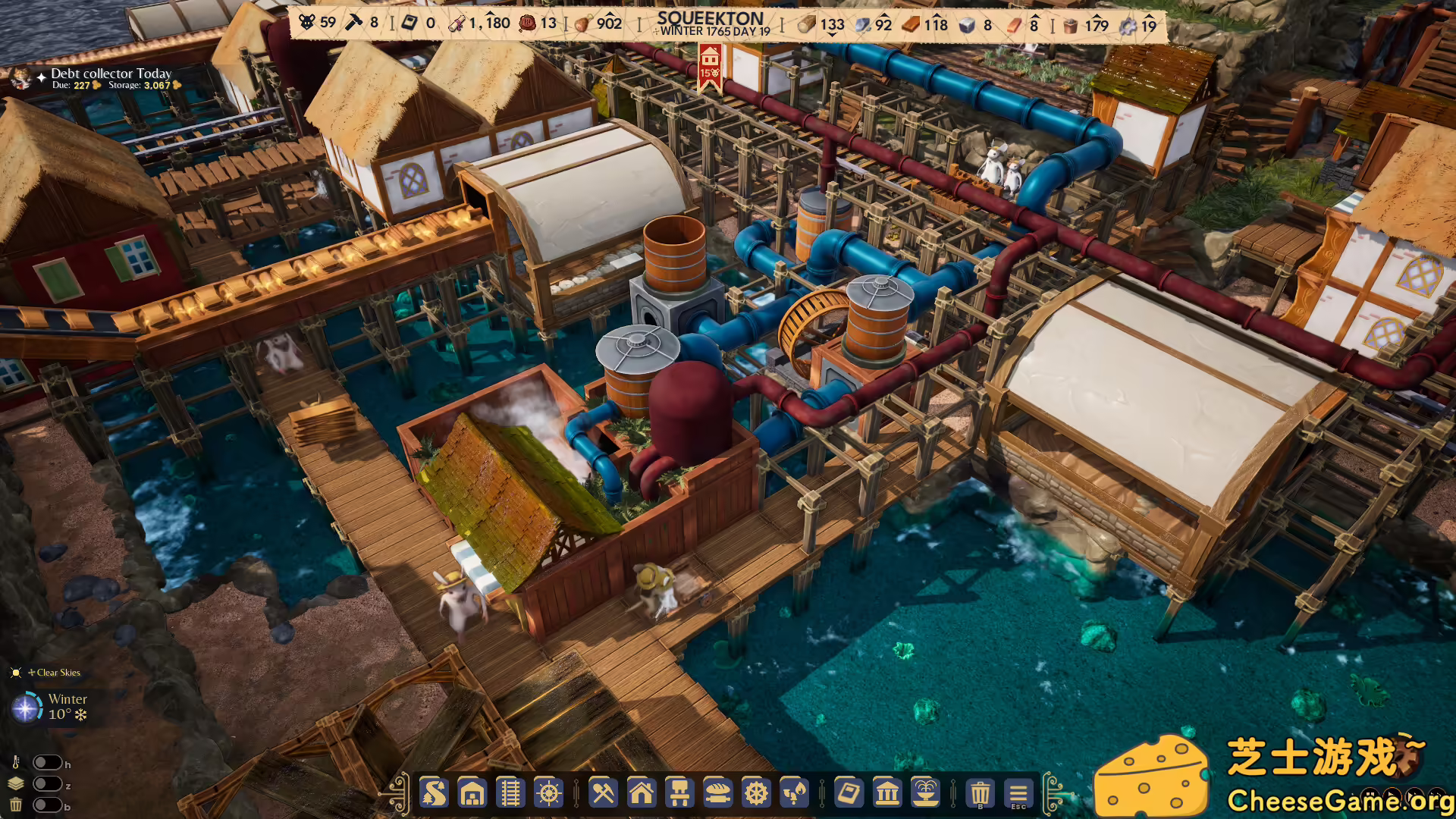Select the railway track build category
The image size is (1456, 819).
tap(510, 793)
